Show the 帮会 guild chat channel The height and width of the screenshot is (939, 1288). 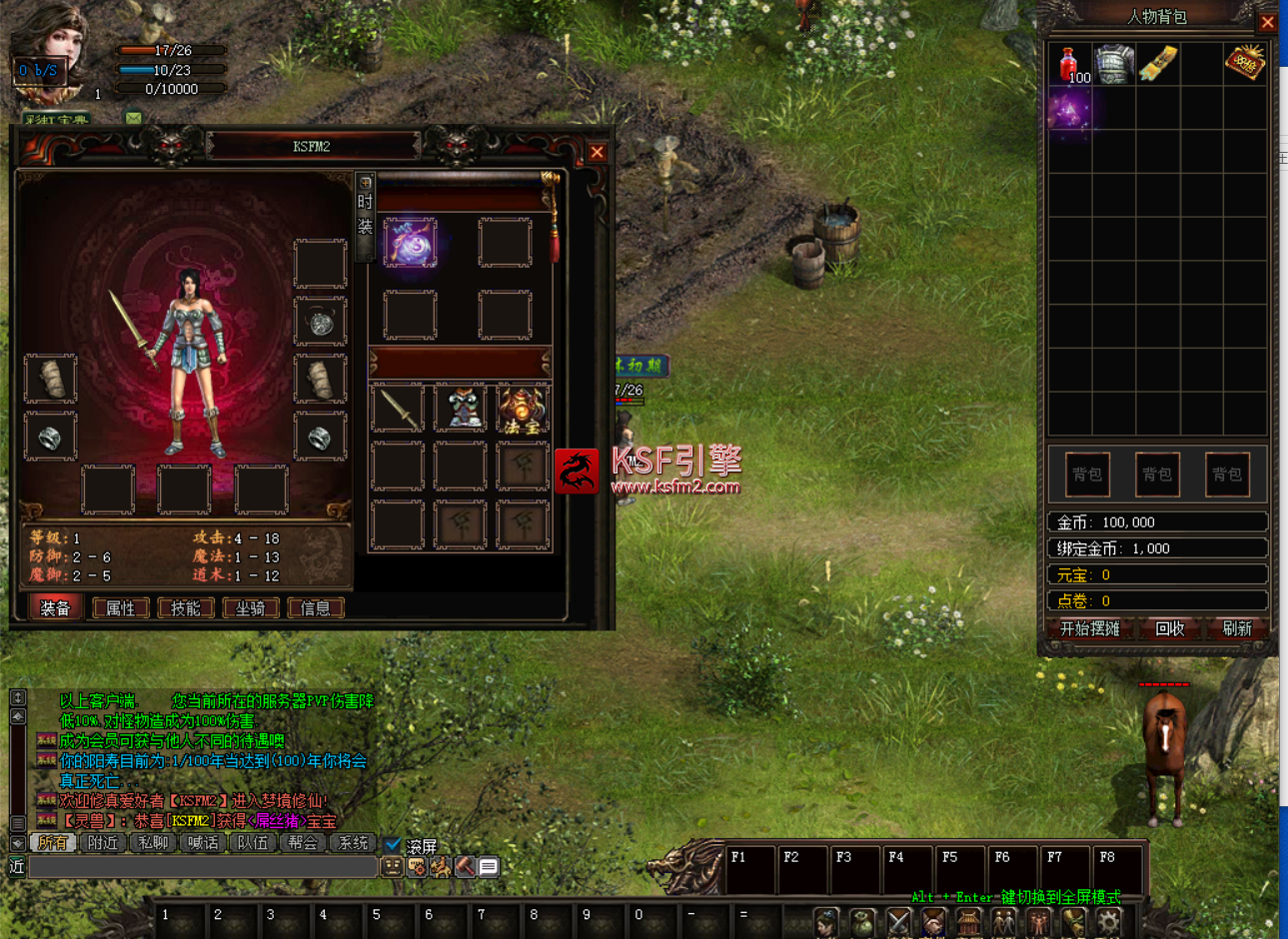pyautogui.click(x=303, y=842)
